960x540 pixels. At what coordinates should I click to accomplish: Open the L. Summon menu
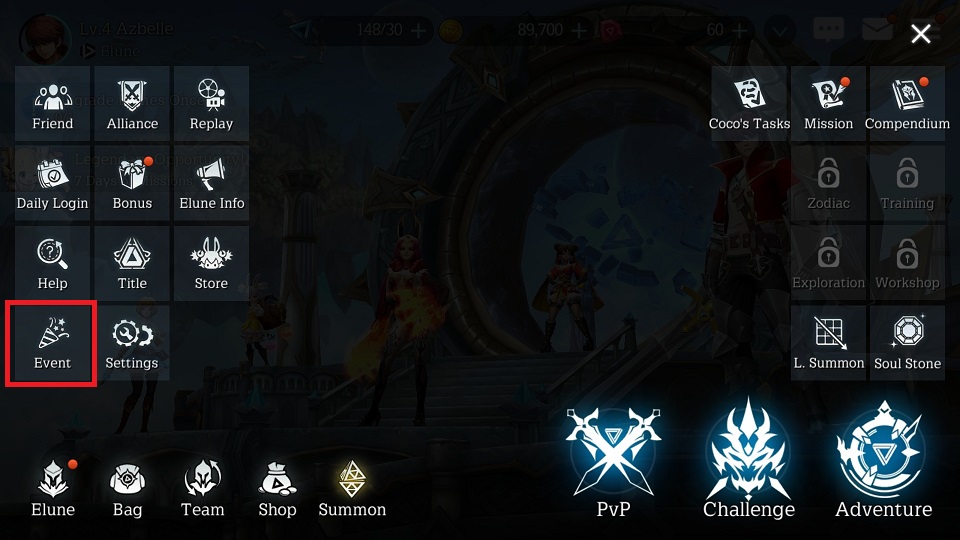828,343
